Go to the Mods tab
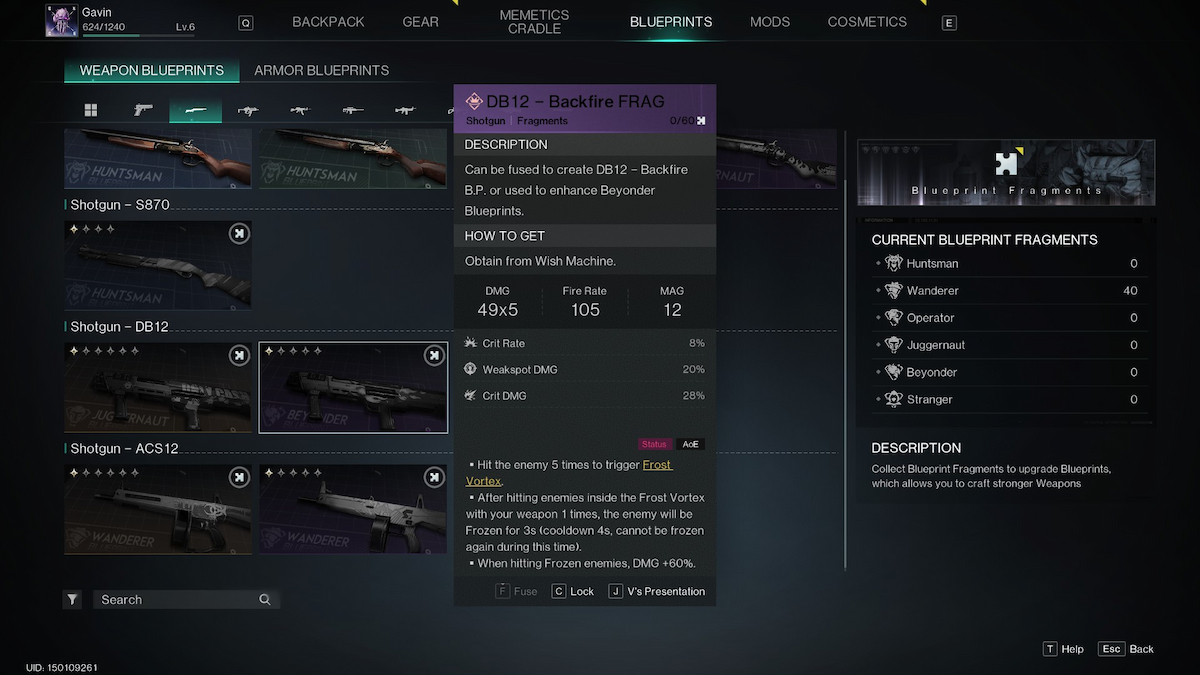Screen dimensions: 1200x675 tap(769, 22)
